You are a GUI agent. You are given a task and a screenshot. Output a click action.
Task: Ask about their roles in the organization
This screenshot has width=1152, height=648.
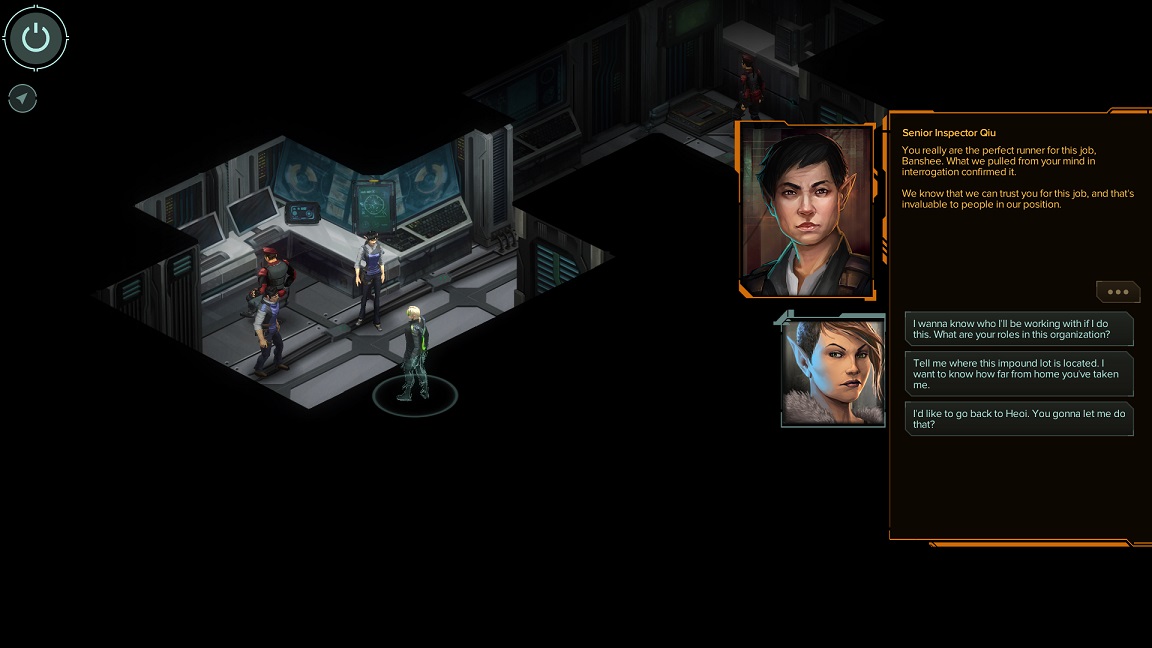coord(1019,329)
